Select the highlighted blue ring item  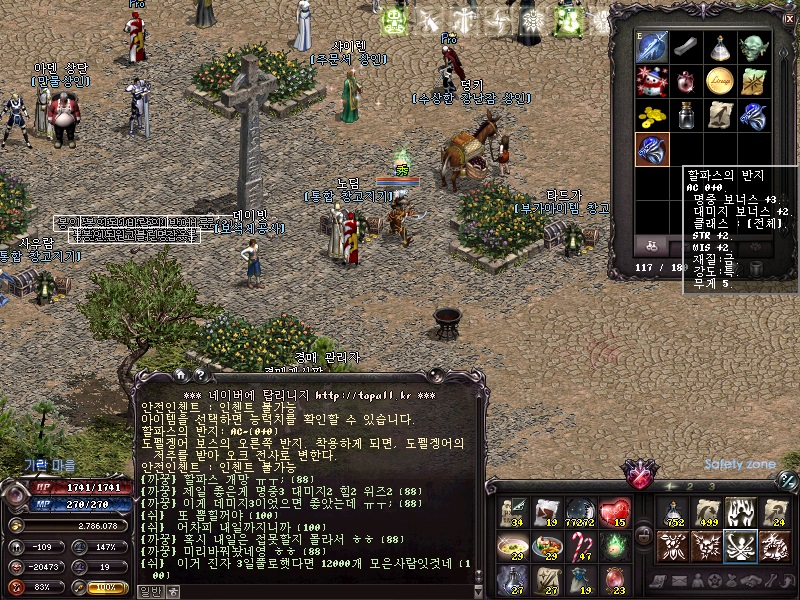[x=653, y=149]
